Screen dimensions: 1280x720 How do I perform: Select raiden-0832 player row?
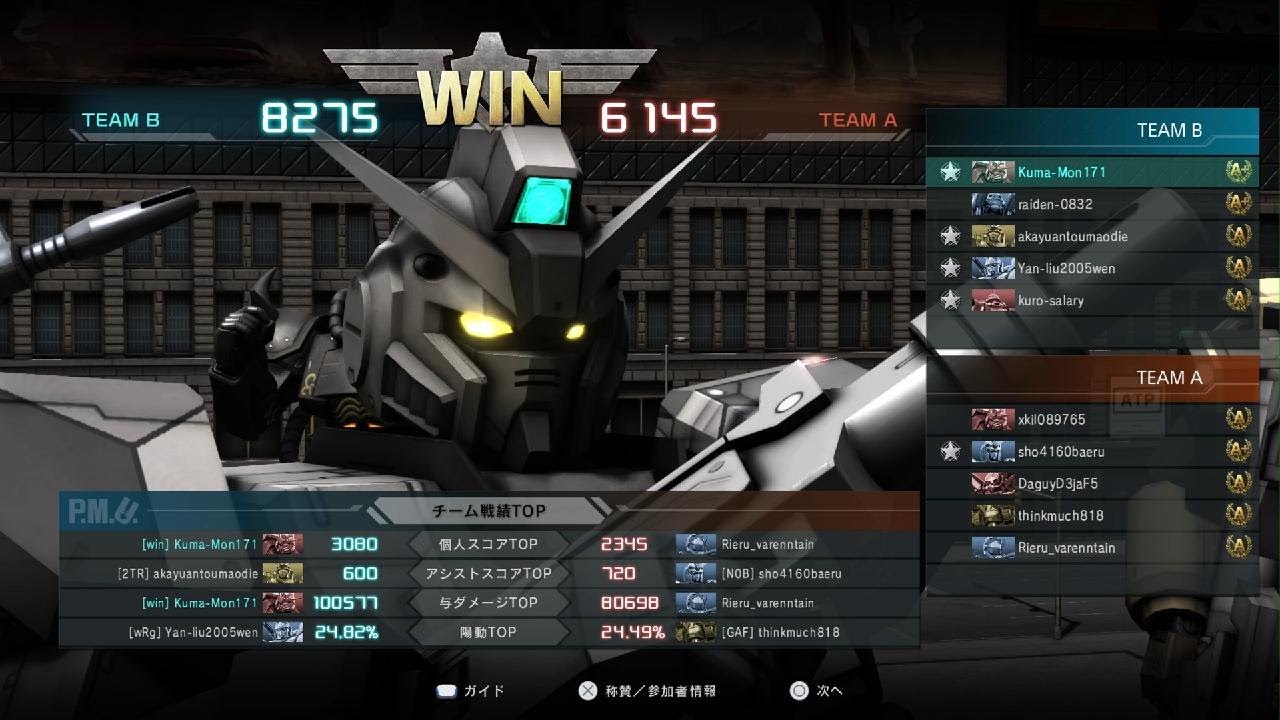(x=1054, y=204)
